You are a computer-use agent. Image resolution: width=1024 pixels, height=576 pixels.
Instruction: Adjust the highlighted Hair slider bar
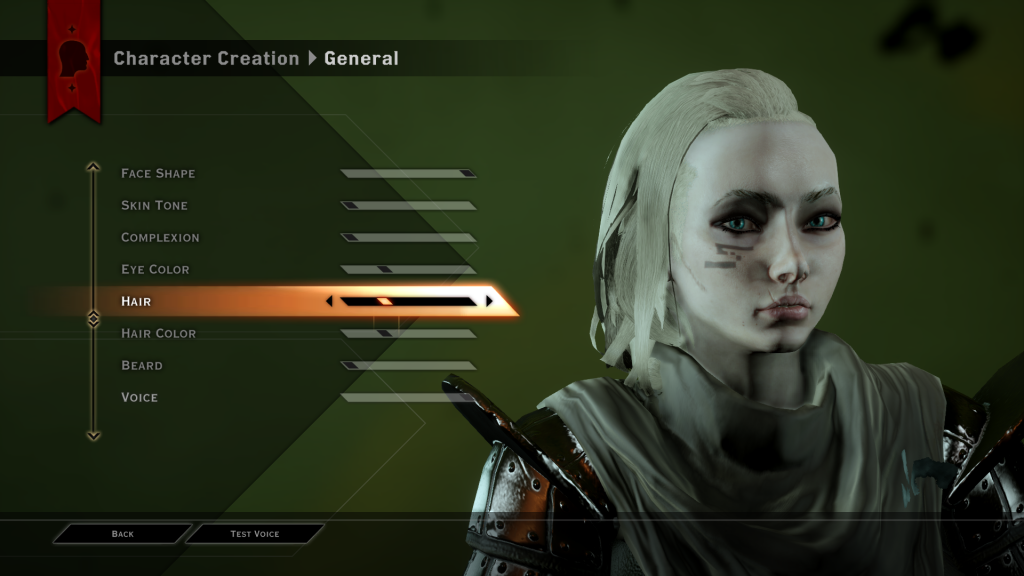(x=408, y=301)
